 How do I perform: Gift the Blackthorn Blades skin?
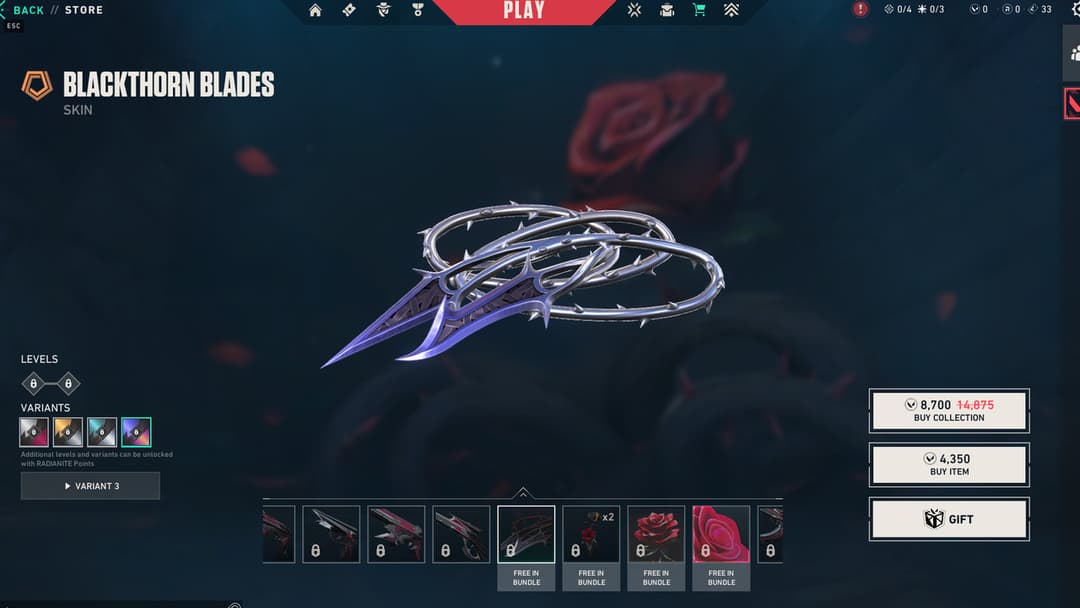949,519
